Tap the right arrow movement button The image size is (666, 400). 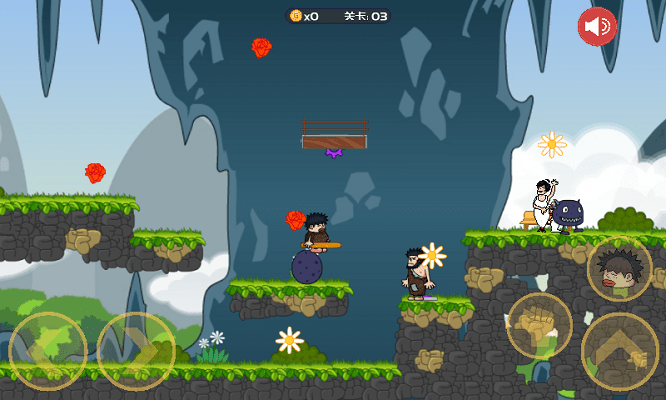tap(136, 351)
